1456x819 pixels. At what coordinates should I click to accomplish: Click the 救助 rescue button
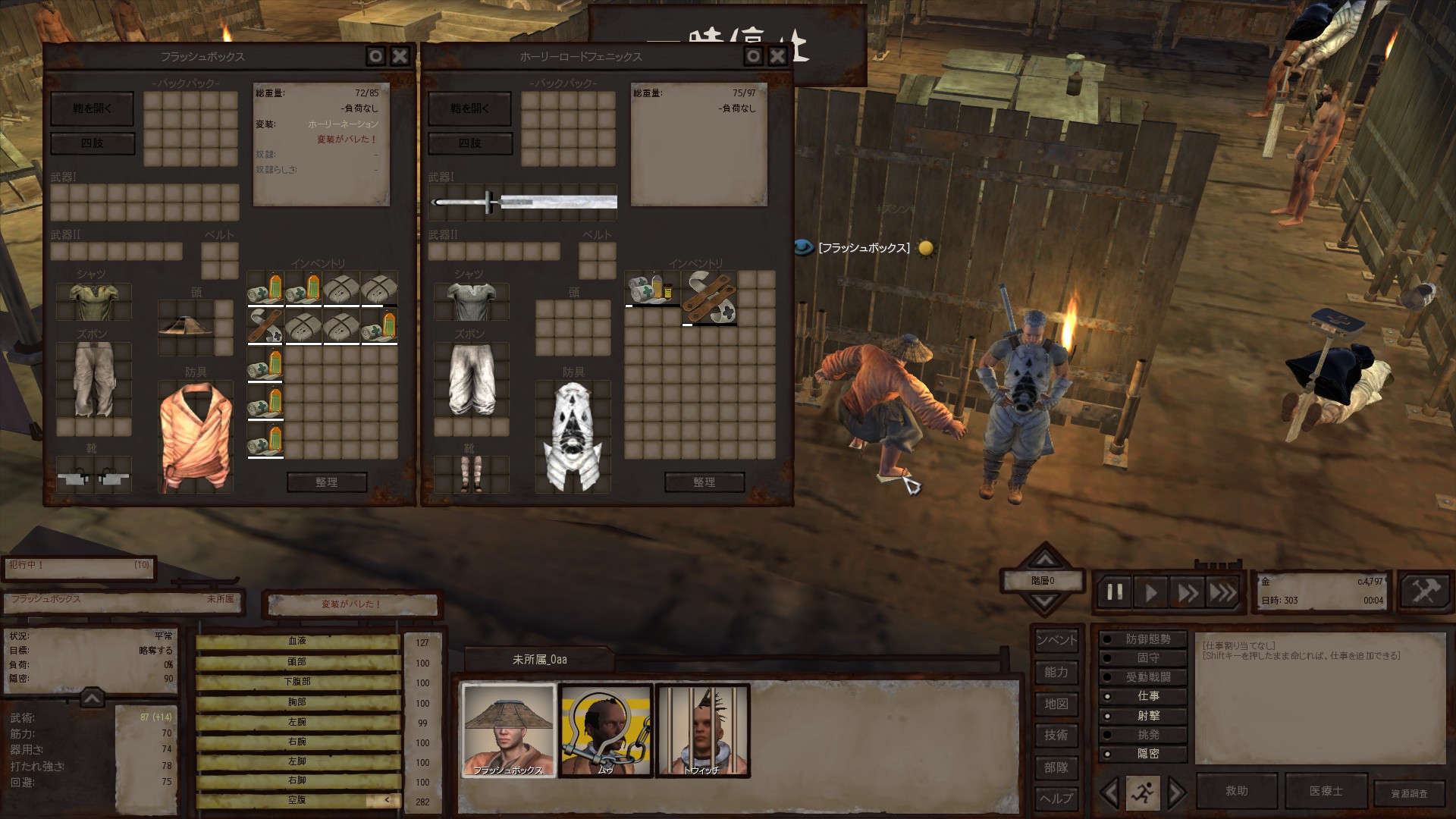tap(1236, 791)
